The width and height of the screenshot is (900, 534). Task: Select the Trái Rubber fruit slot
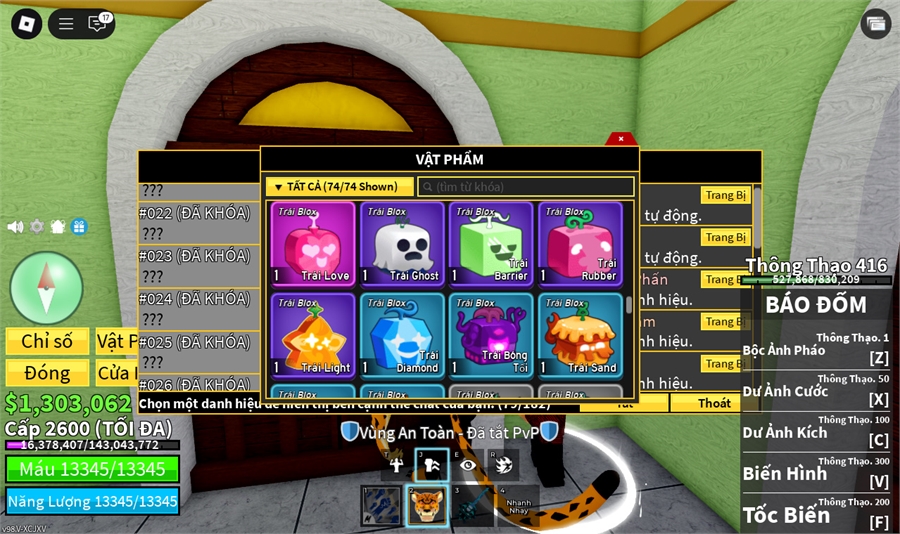(x=580, y=245)
